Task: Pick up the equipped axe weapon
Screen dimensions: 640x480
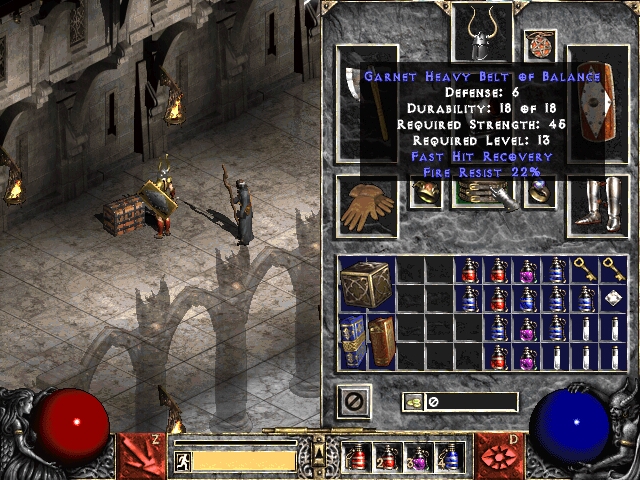Action: [366, 102]
